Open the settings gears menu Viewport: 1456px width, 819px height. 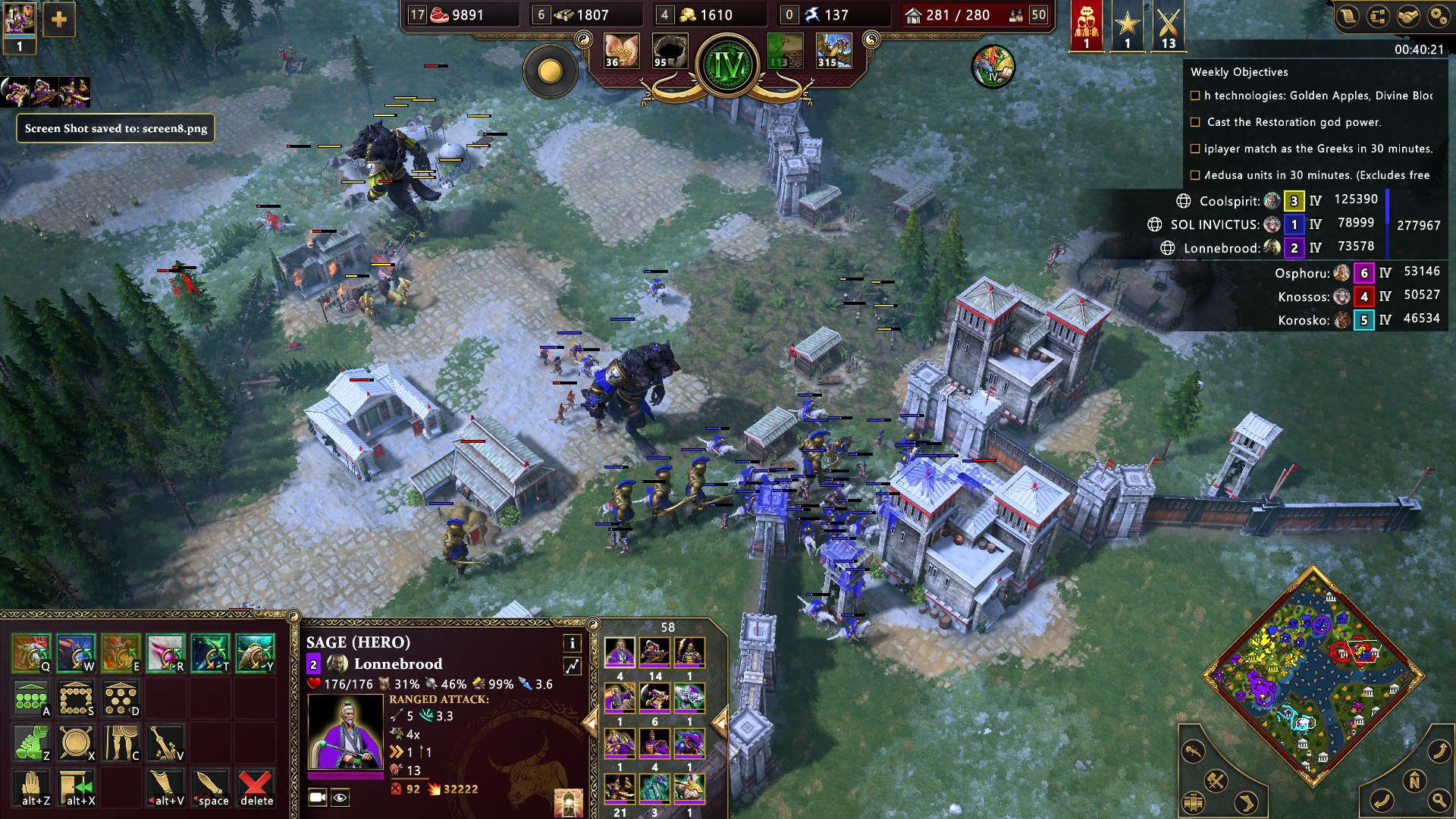click(x=1438, y=17)
